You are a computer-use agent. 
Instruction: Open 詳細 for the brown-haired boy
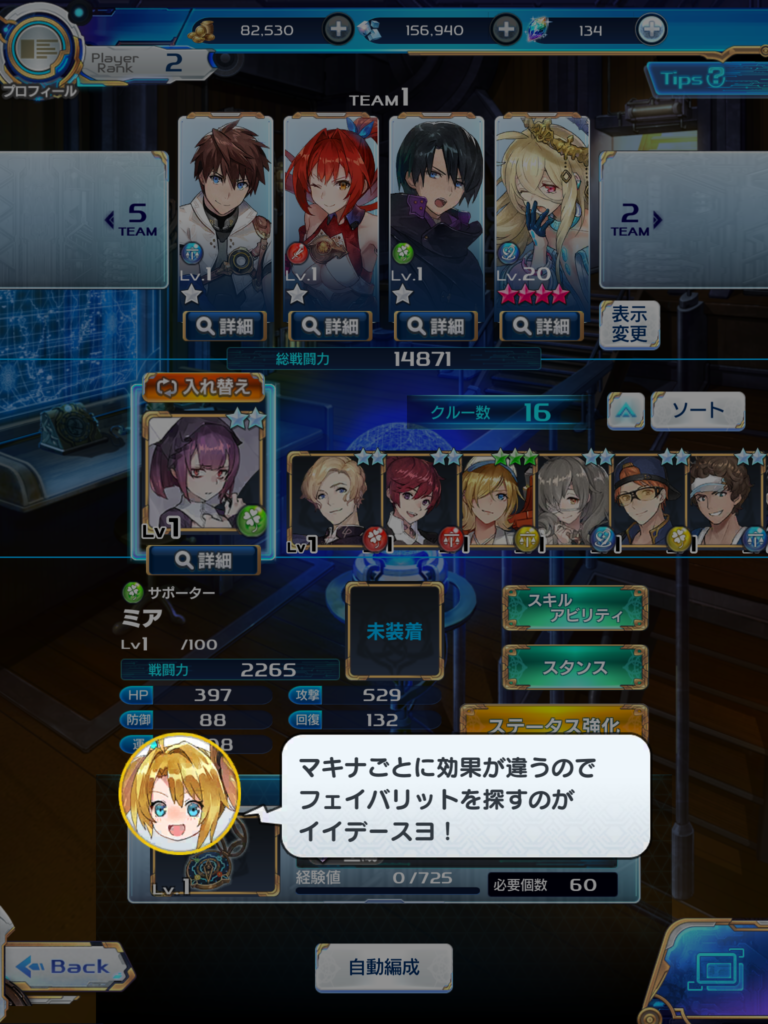point(225,325)
